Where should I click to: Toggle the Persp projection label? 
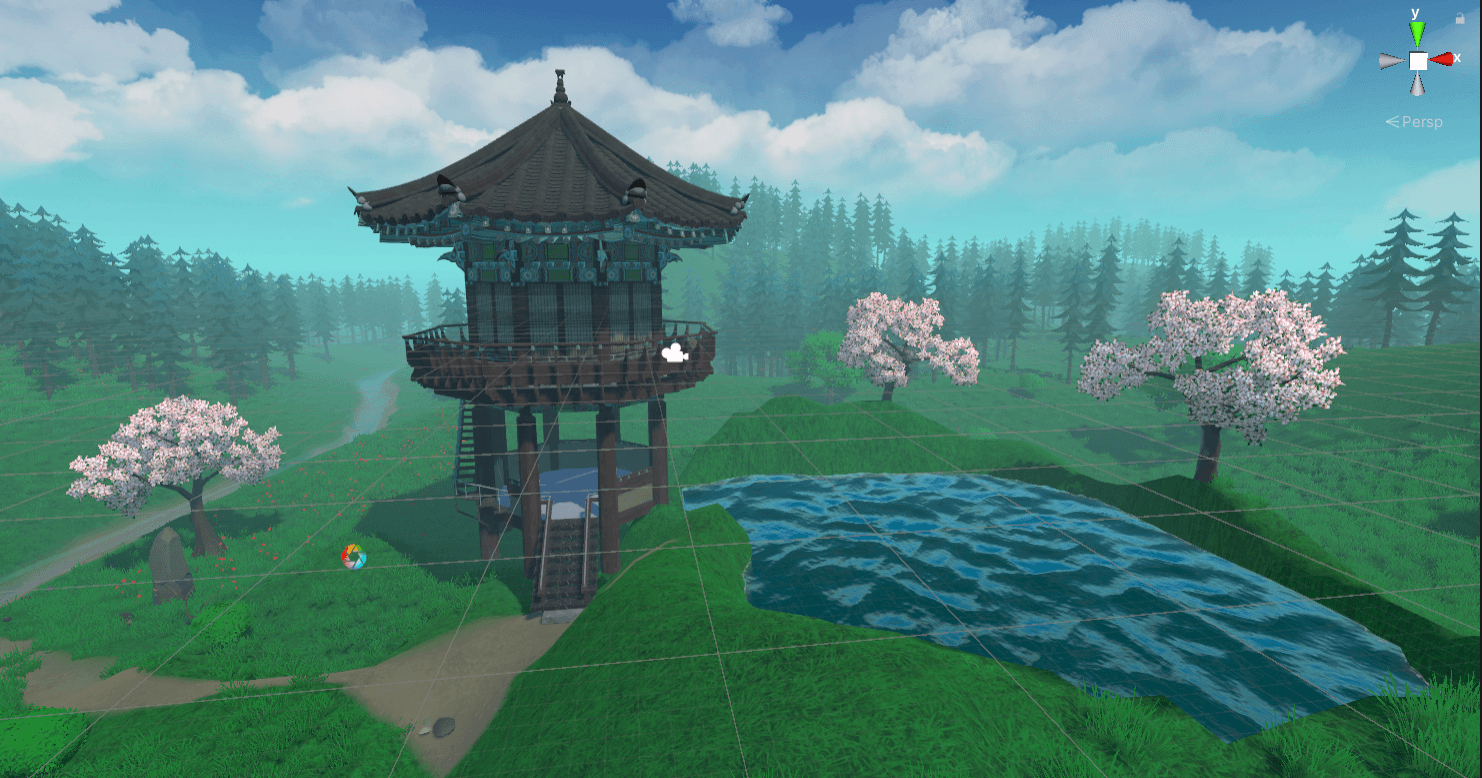coord(1414,121)
